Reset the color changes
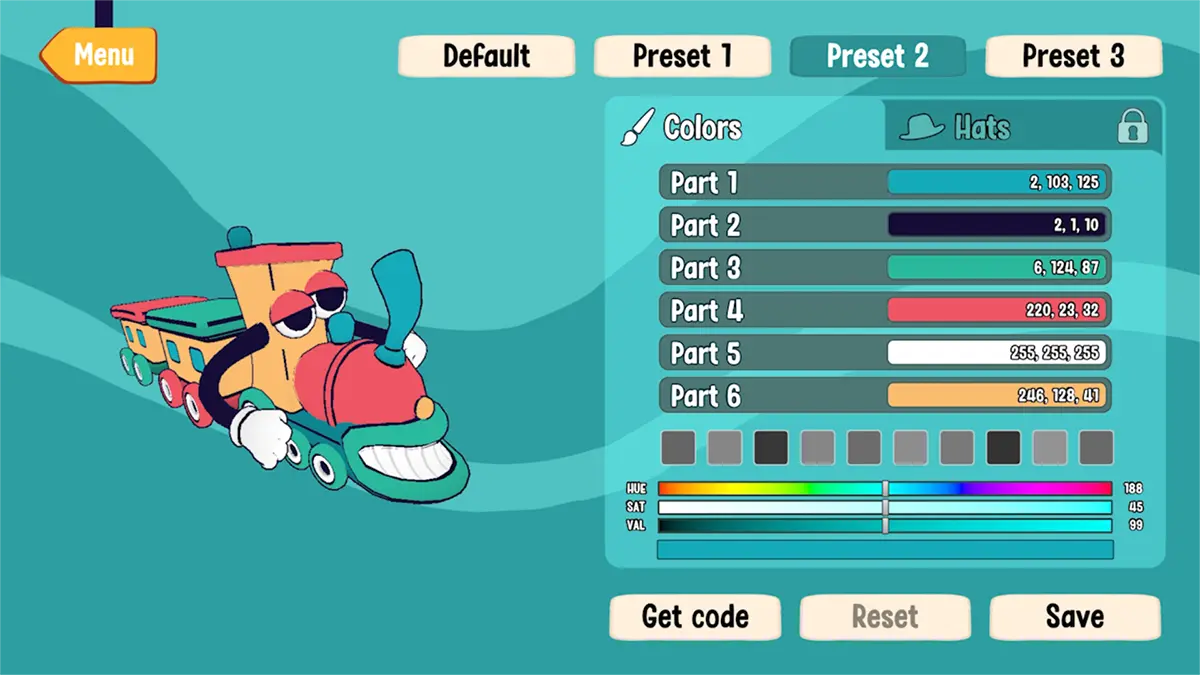Image resolution: width=1200 pixels, height=675 pixels. [x=884, y=617]
